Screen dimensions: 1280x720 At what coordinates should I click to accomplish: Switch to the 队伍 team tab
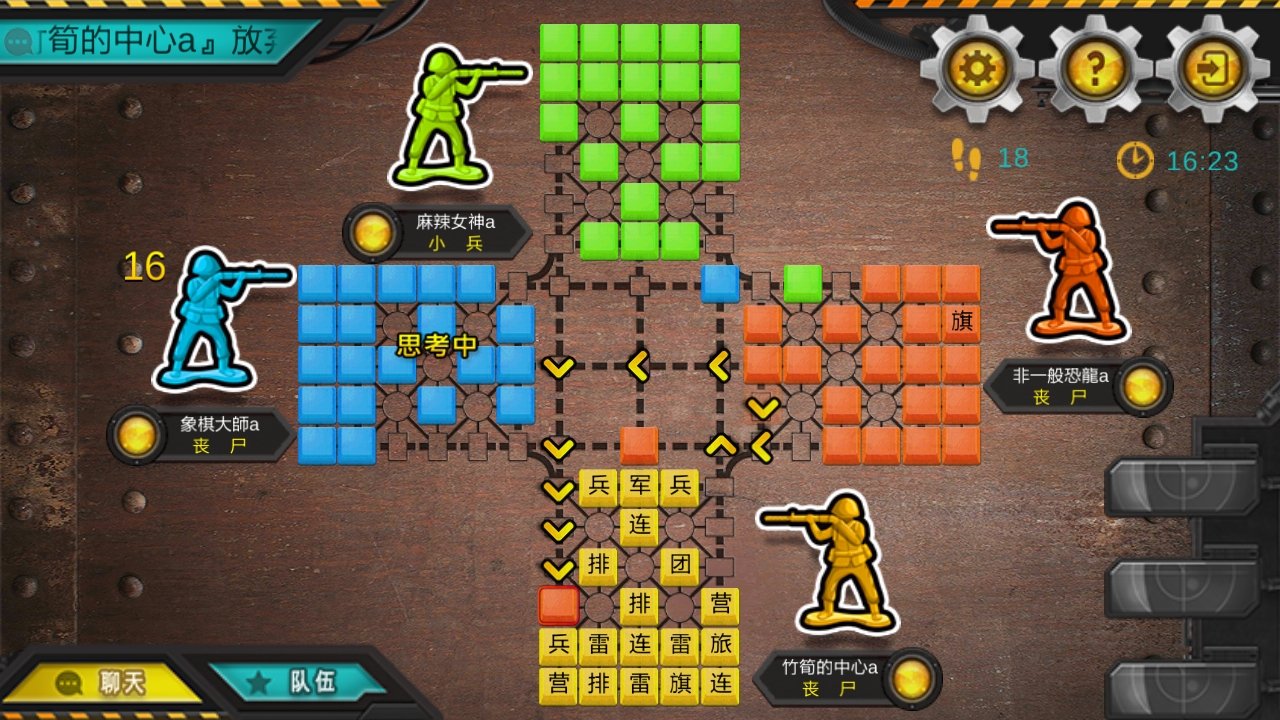click(x=300, y=683)
